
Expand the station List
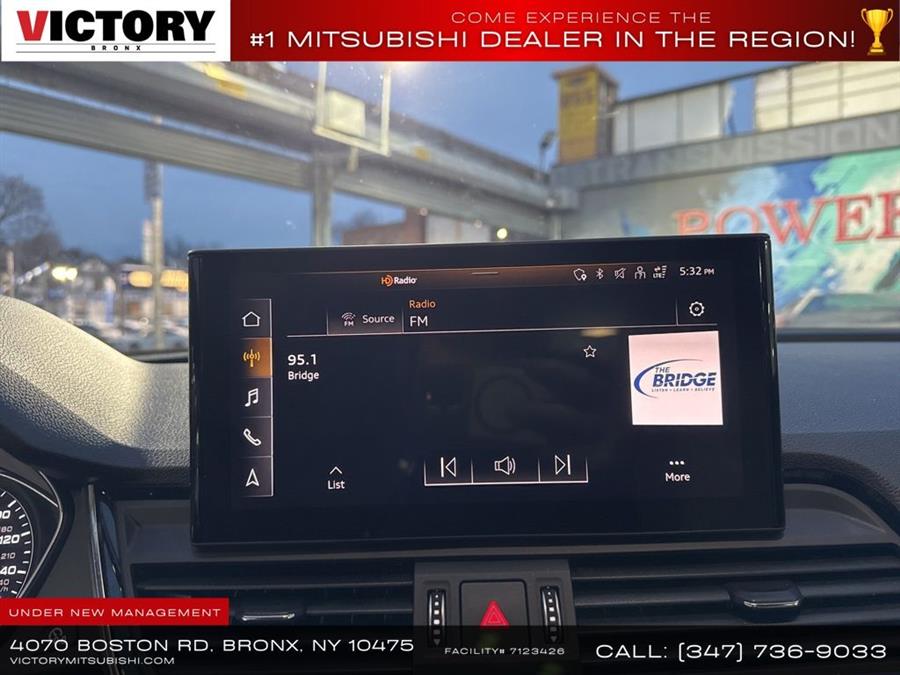click(336, 477)
